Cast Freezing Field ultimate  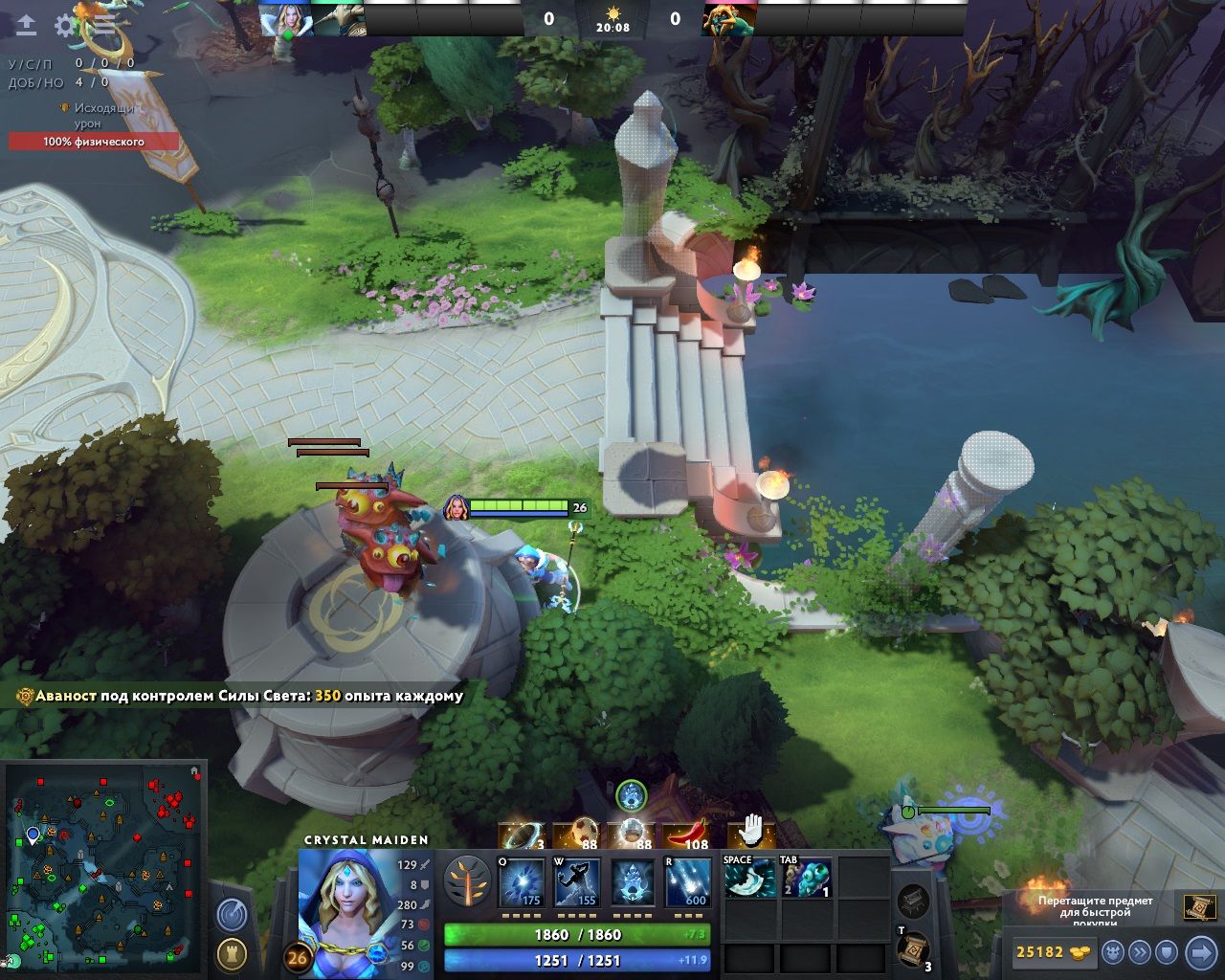point(689,882)
